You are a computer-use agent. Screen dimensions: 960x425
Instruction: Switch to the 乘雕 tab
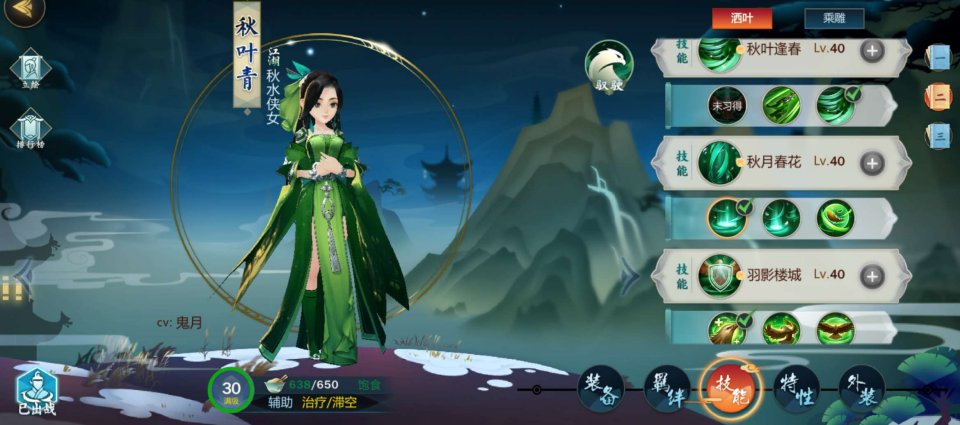coord(833,18)
